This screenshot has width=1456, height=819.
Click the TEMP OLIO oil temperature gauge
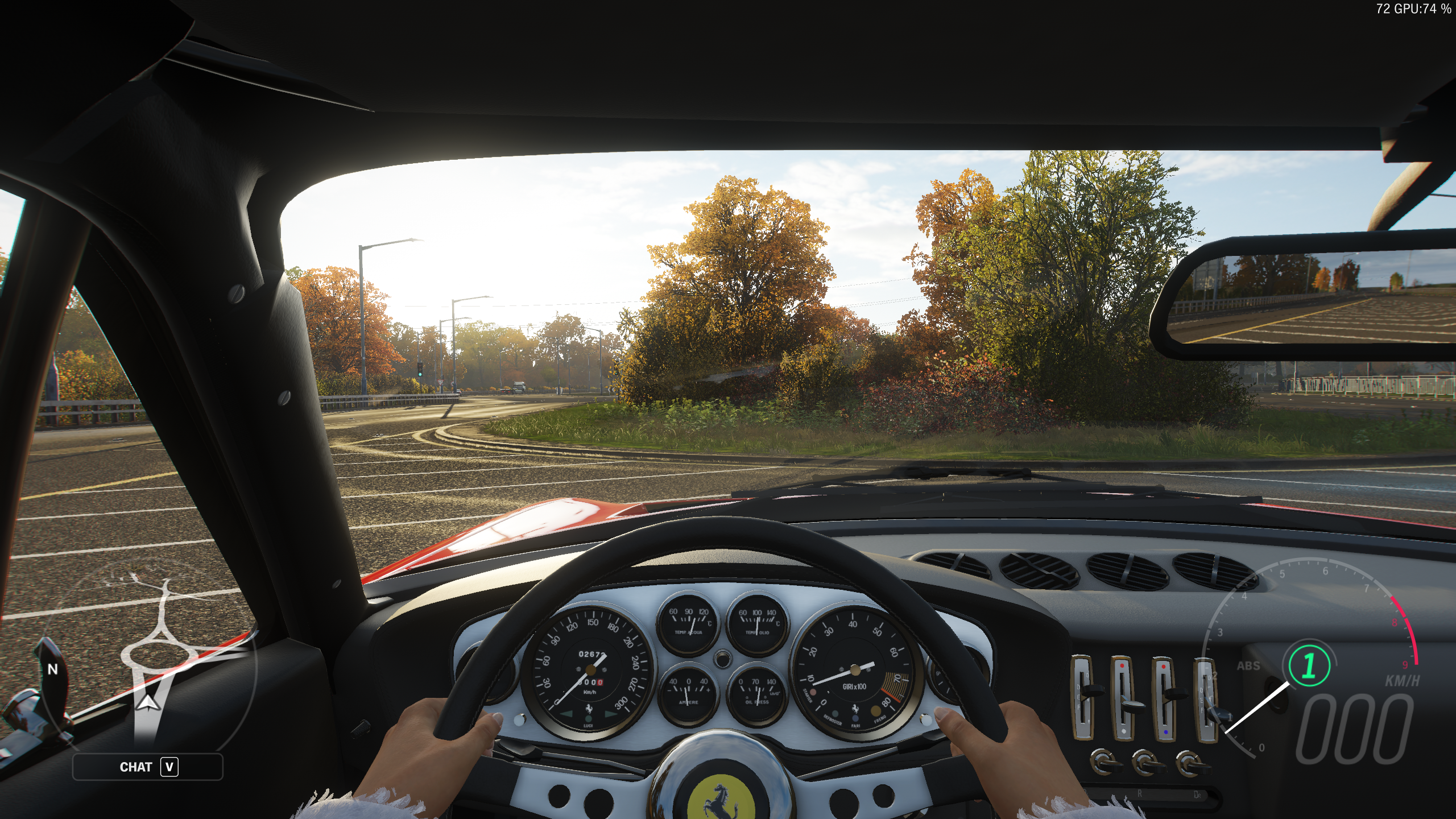[x=757, y=622]
